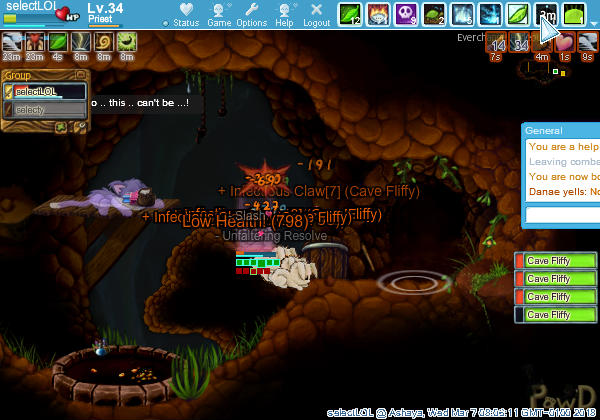This screenshot has height=420, width=600.
Task: Expand the hotbar dropdown arrow
Action: 592,24
